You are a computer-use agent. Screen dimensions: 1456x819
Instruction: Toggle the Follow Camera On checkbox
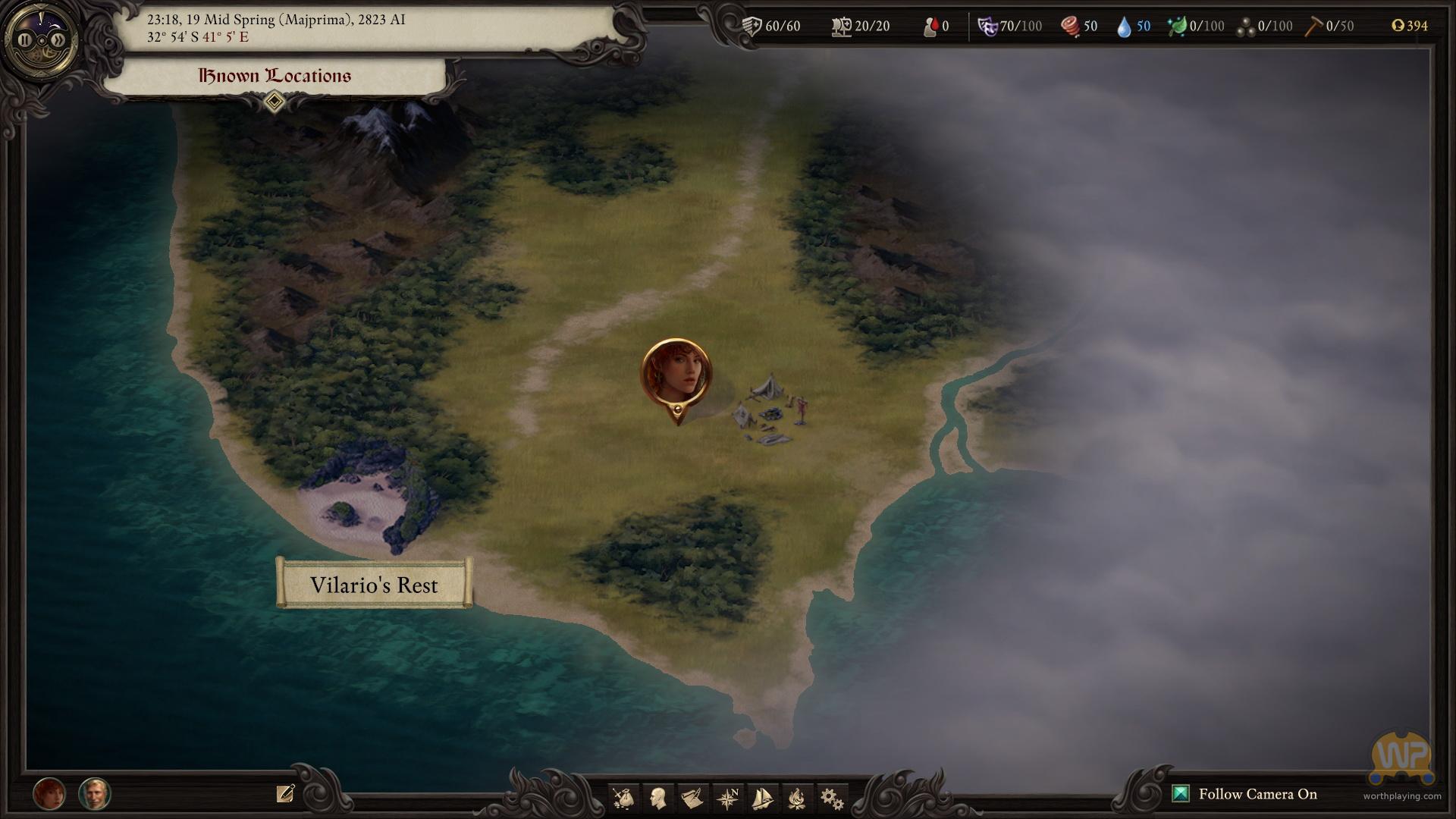click(x=1181, y=794)
